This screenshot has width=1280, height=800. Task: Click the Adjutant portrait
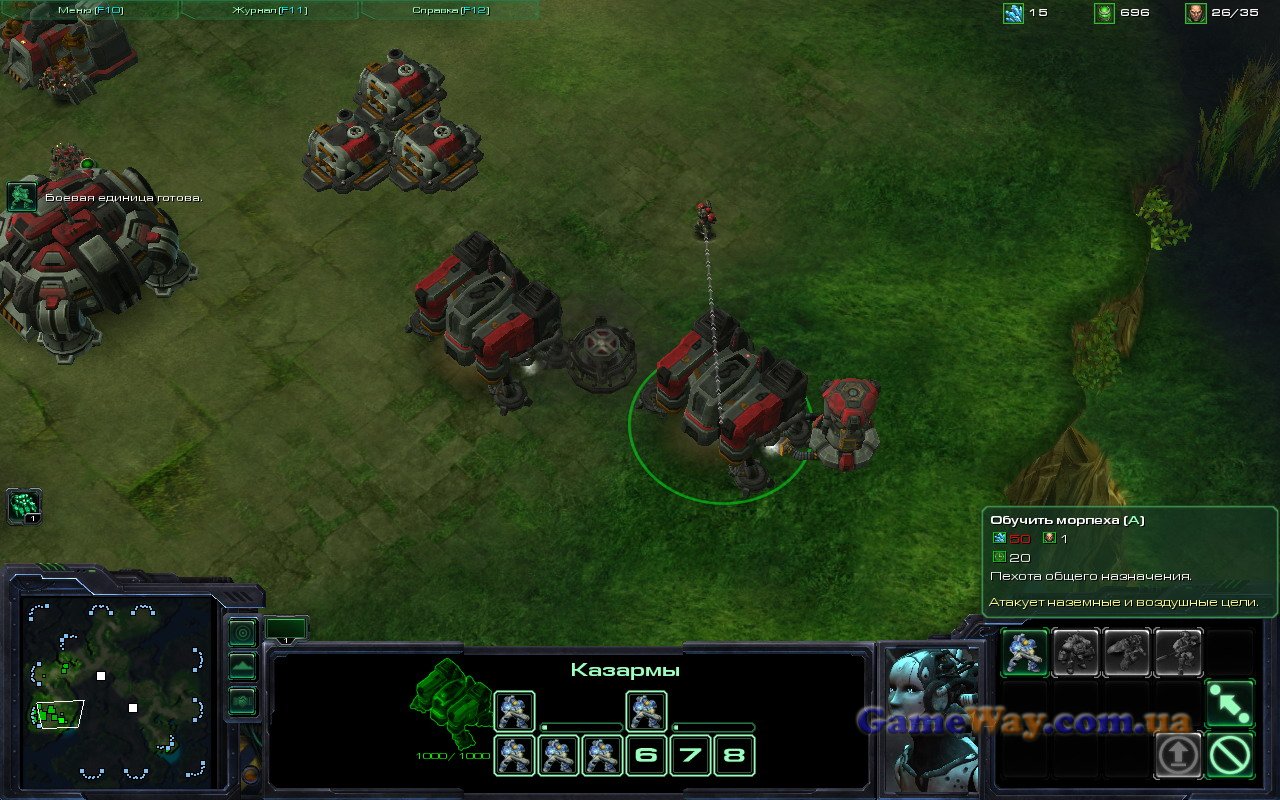pyautogui.click(x=931, y=715)
